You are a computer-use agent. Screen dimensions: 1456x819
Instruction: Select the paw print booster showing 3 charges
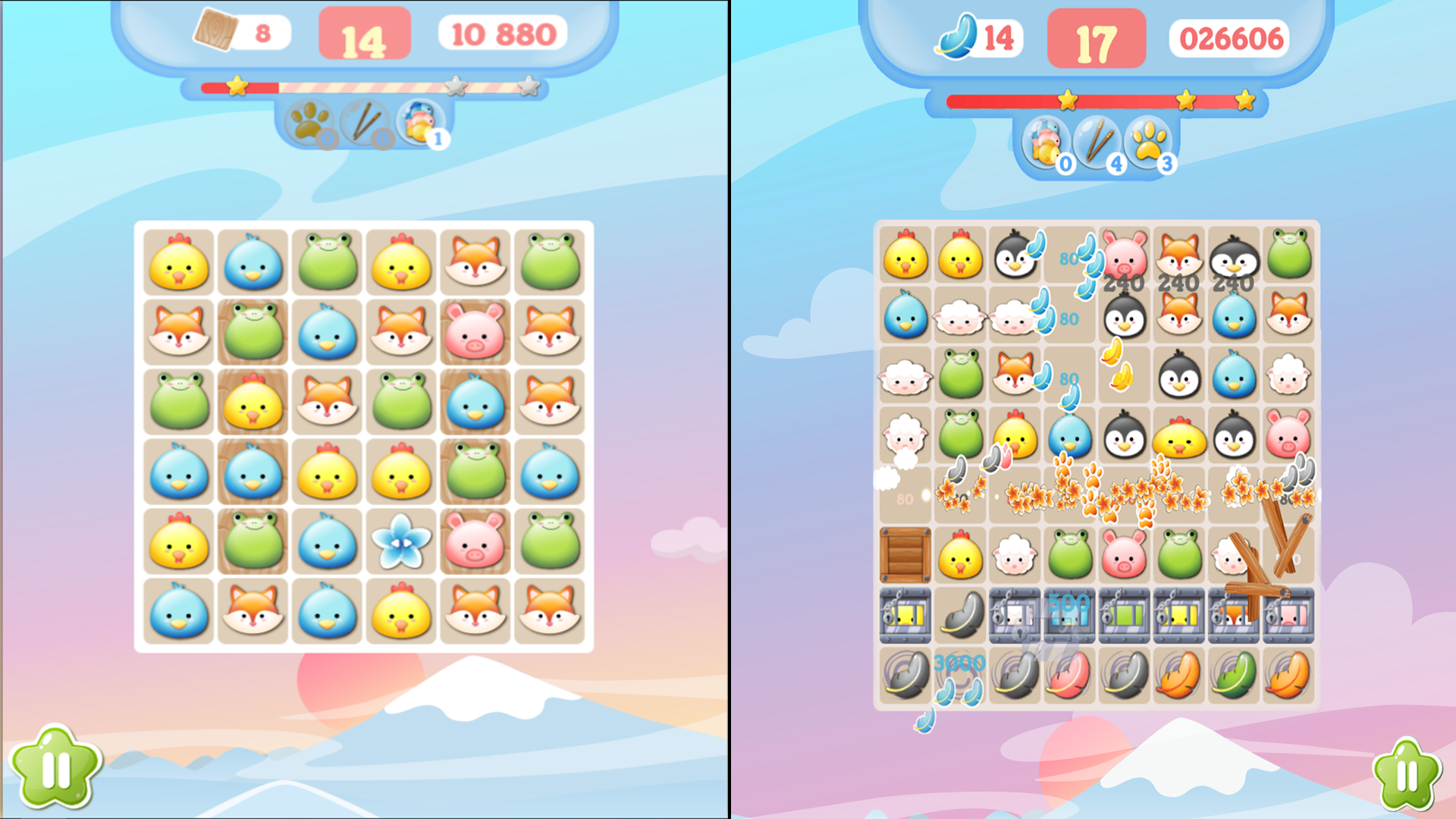[x=1153, y=140]
